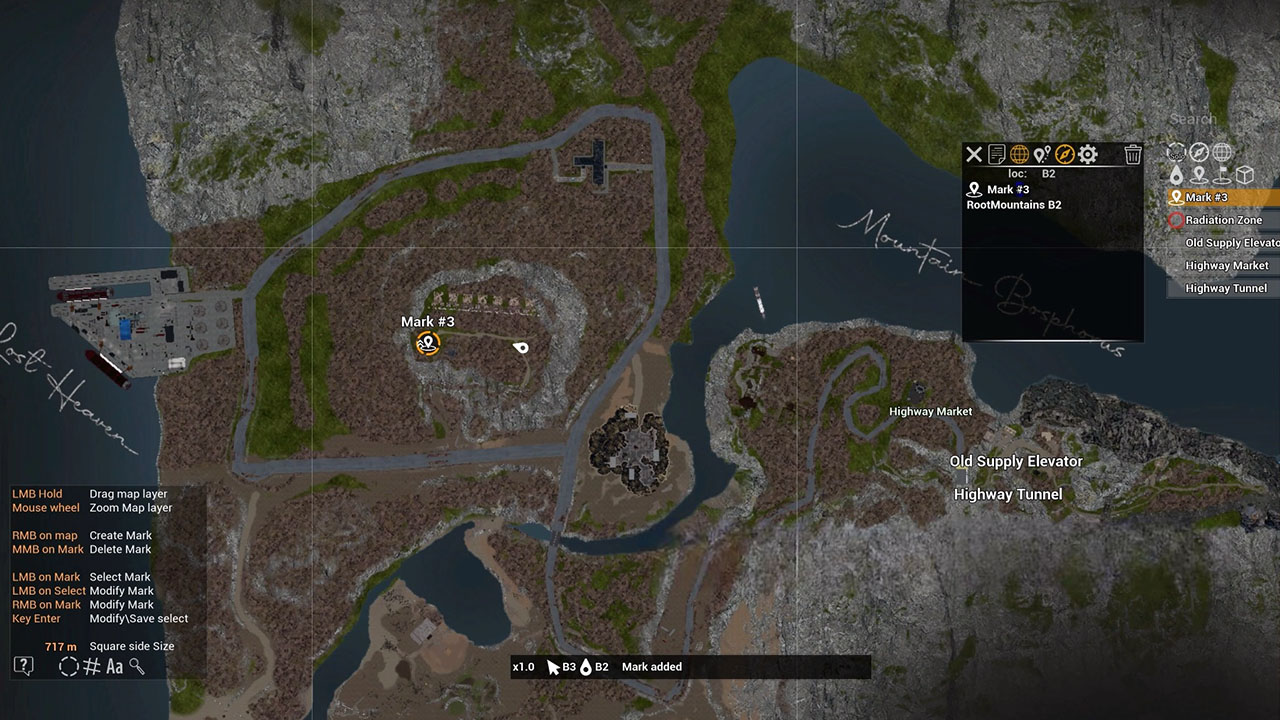1280x720 pixels.
Task: Click the white globe filter icon
Action: click(x=1221, y=152)
